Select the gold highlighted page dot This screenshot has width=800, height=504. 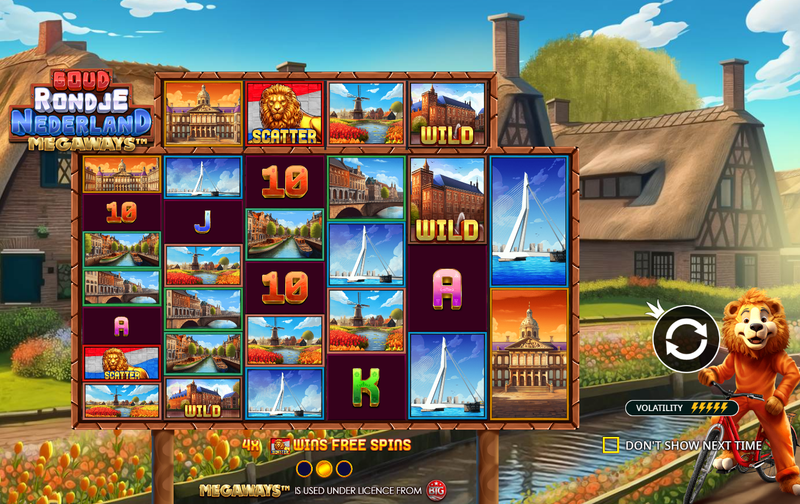[x=324, y=468]
